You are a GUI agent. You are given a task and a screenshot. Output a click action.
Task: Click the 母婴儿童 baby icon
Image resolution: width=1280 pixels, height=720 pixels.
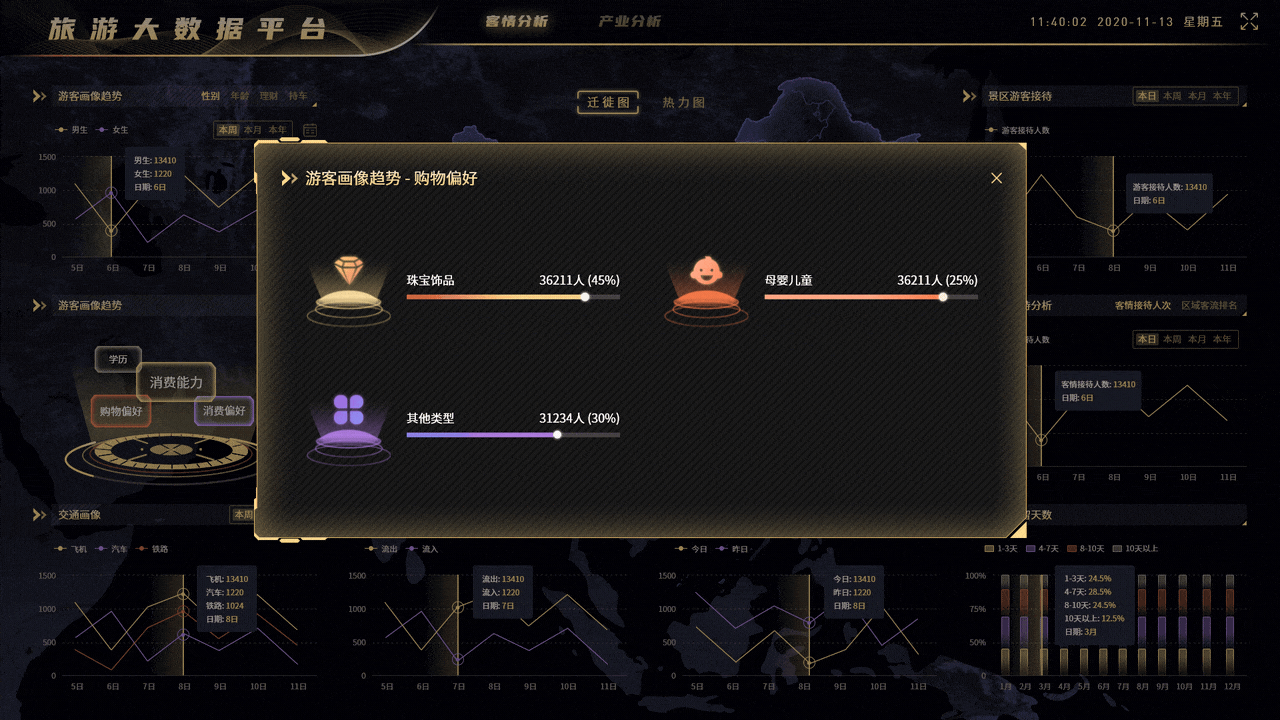[x=707, y=283]
